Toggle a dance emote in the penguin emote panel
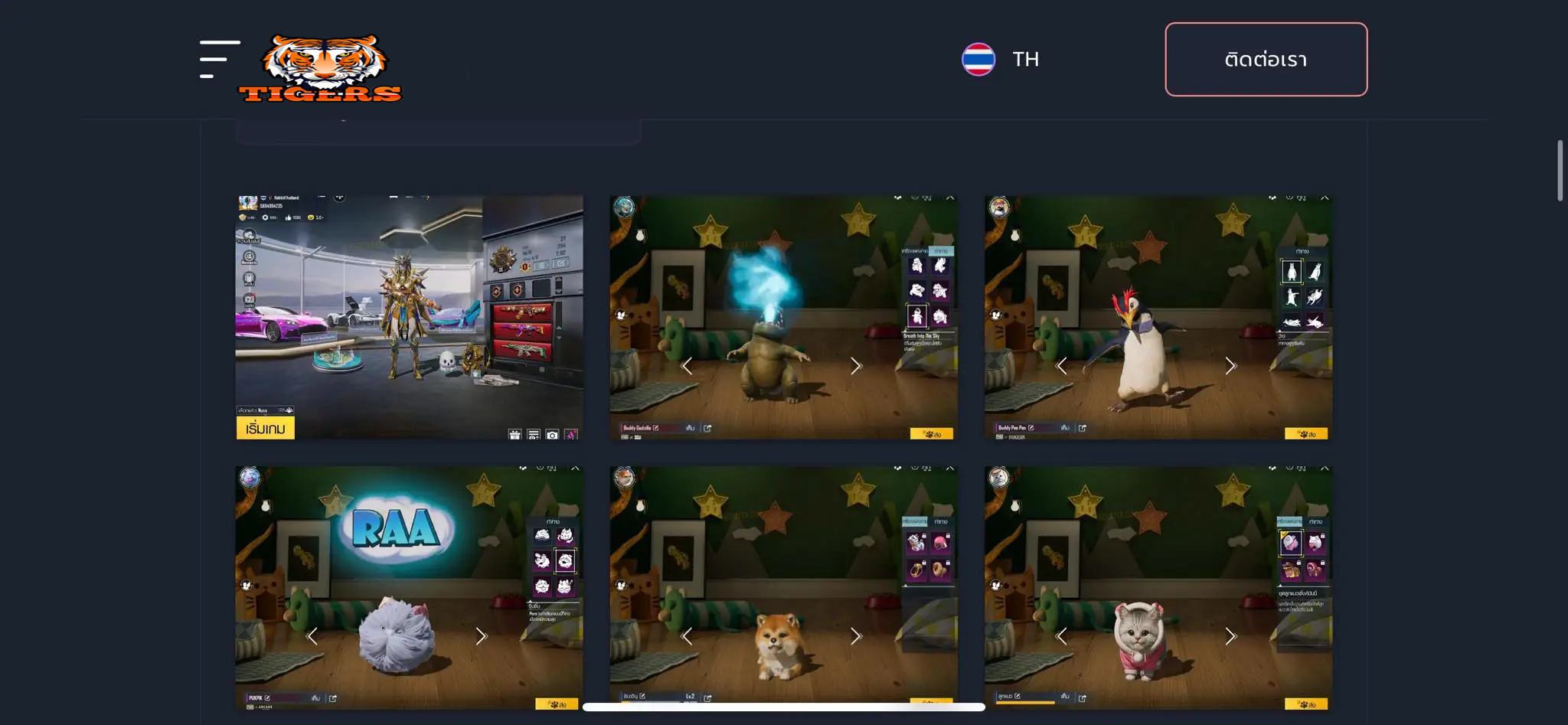This screenshot has width=1568, height=725. pos(1292,299)
